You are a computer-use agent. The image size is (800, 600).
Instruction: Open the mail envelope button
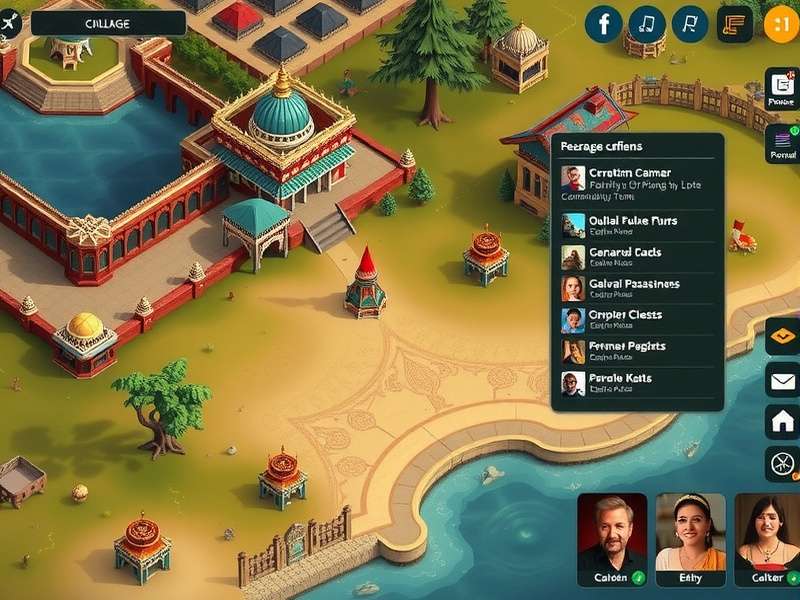[781, 380]
